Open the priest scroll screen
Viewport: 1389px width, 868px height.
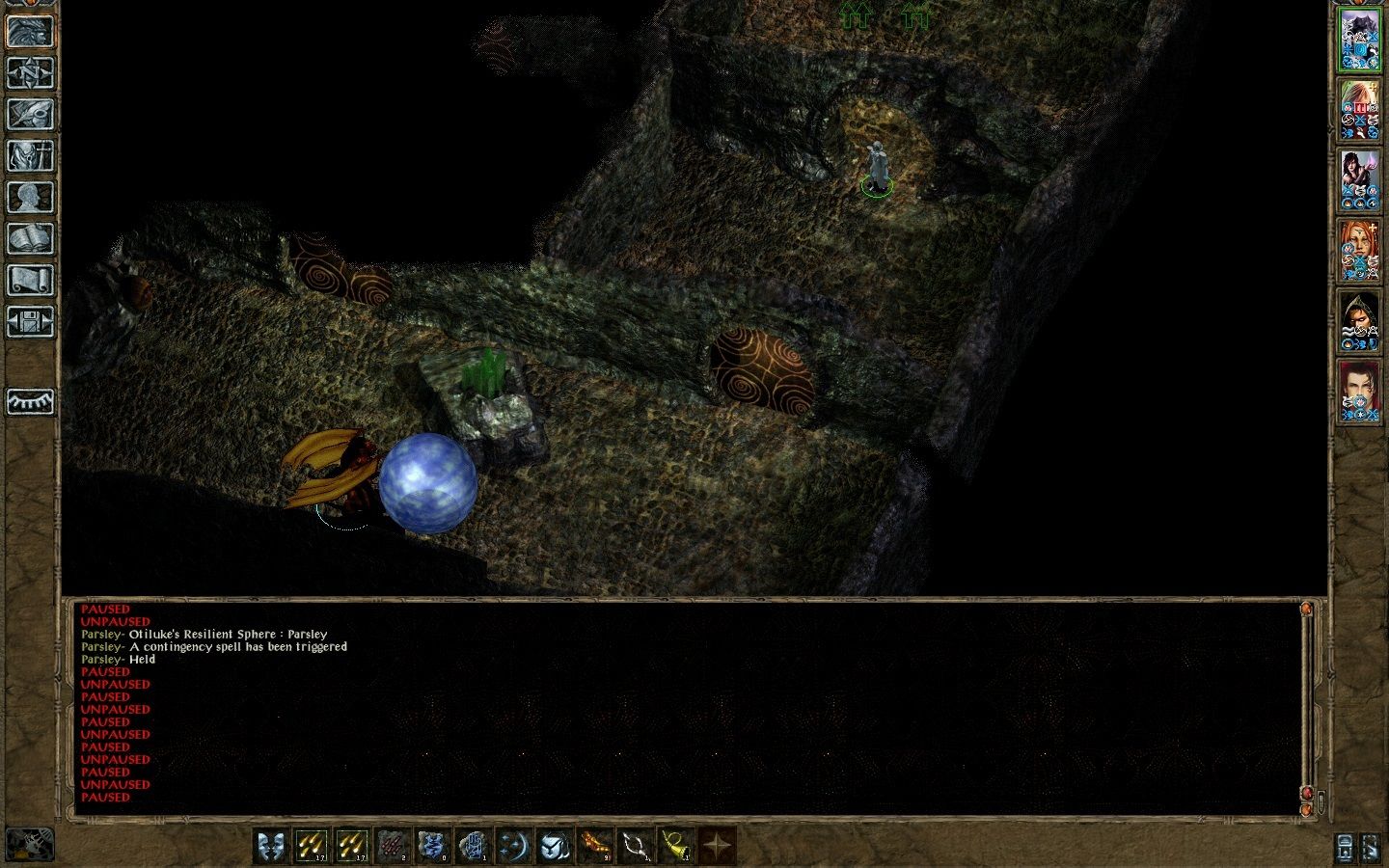(x=30, y=281)
